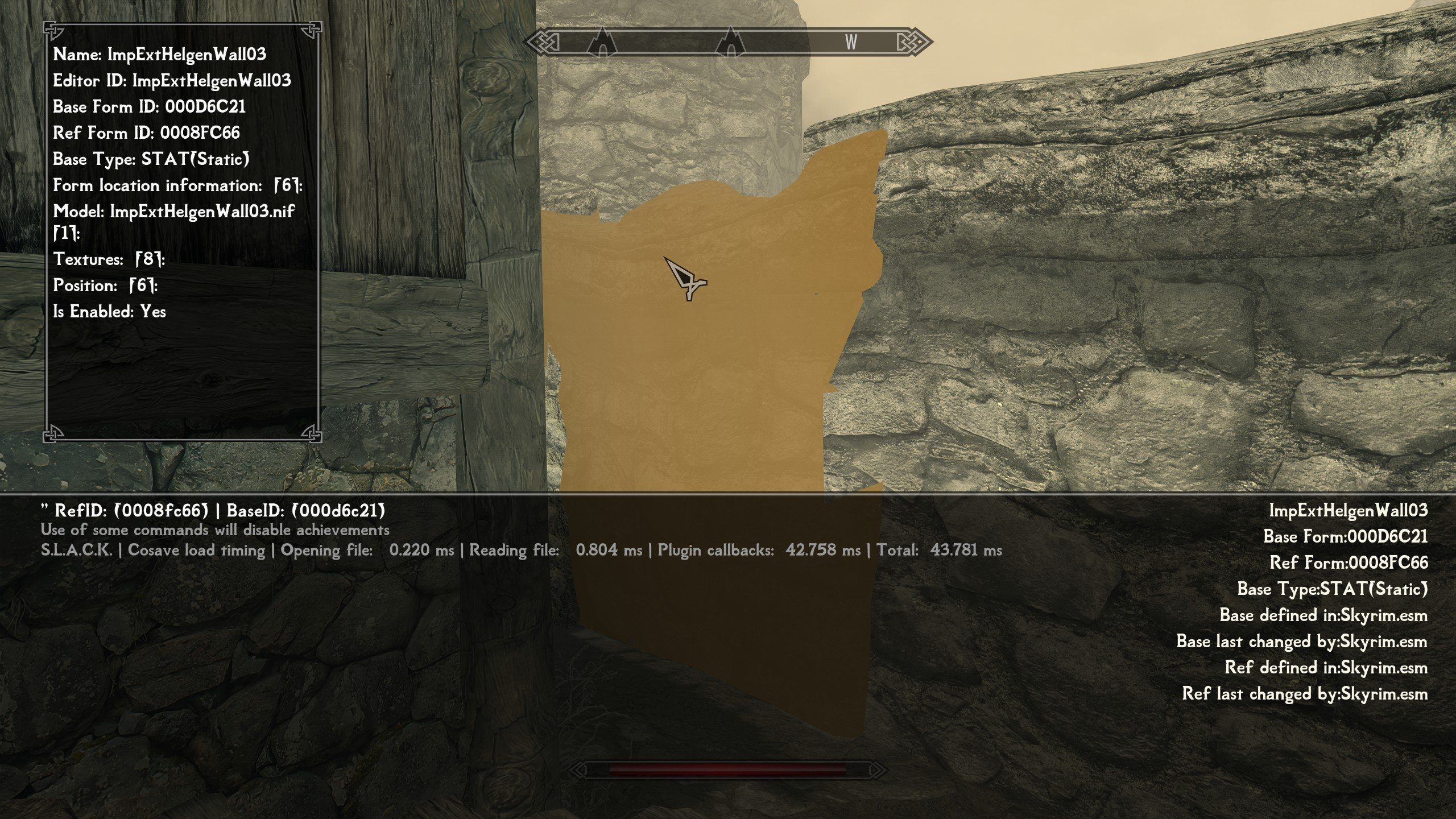Open the Textures list entry

pos(109,259)
